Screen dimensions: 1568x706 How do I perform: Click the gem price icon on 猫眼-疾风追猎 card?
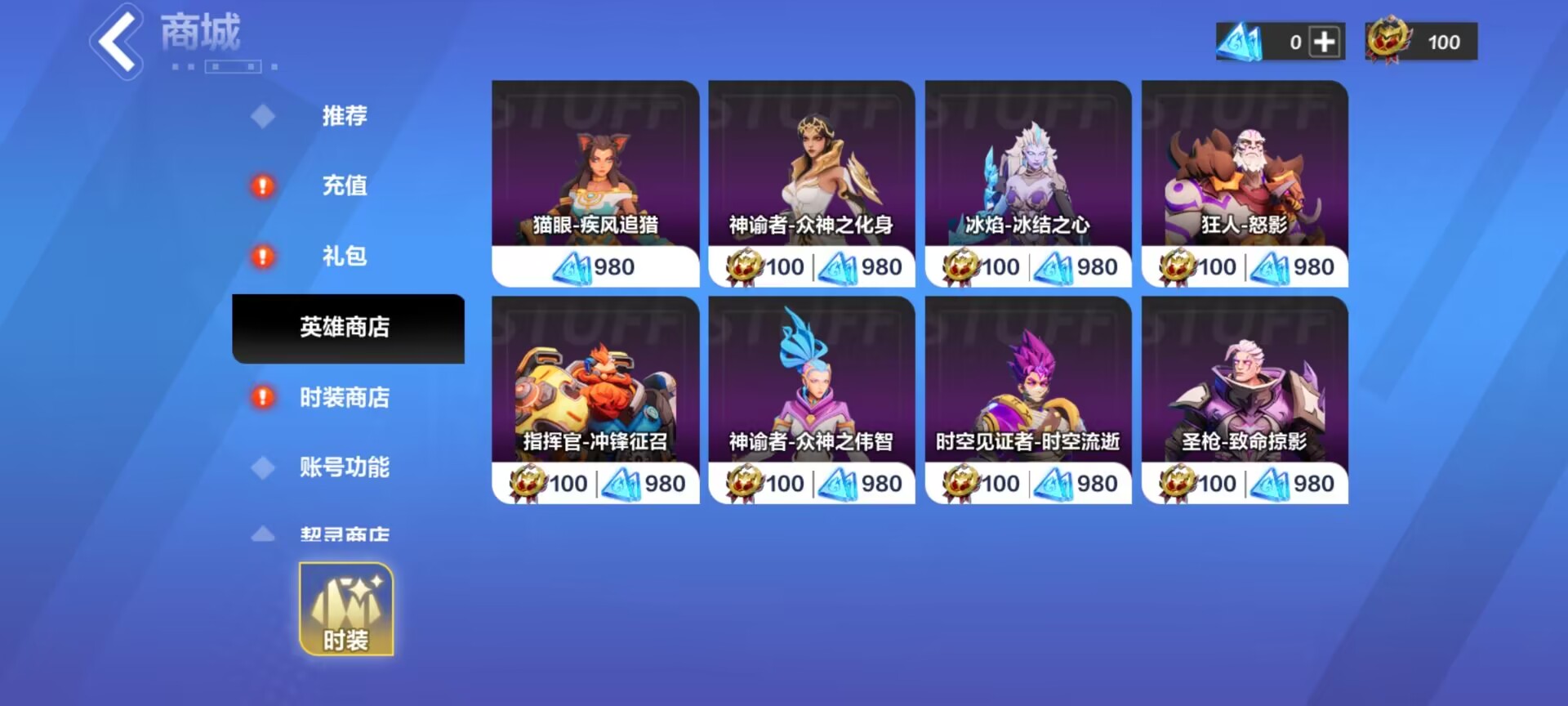[x=574, y=266]
